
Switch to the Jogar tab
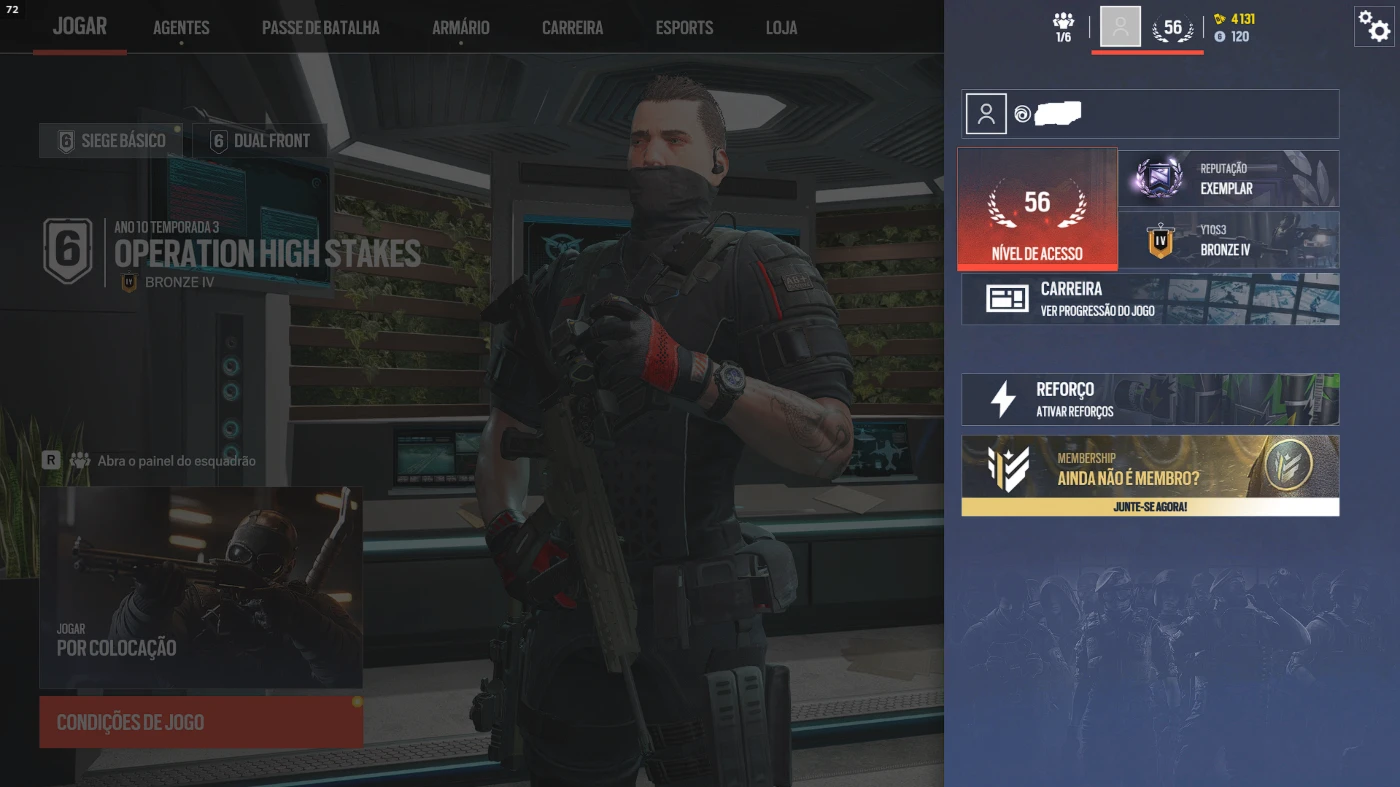(x=79, y=27)
